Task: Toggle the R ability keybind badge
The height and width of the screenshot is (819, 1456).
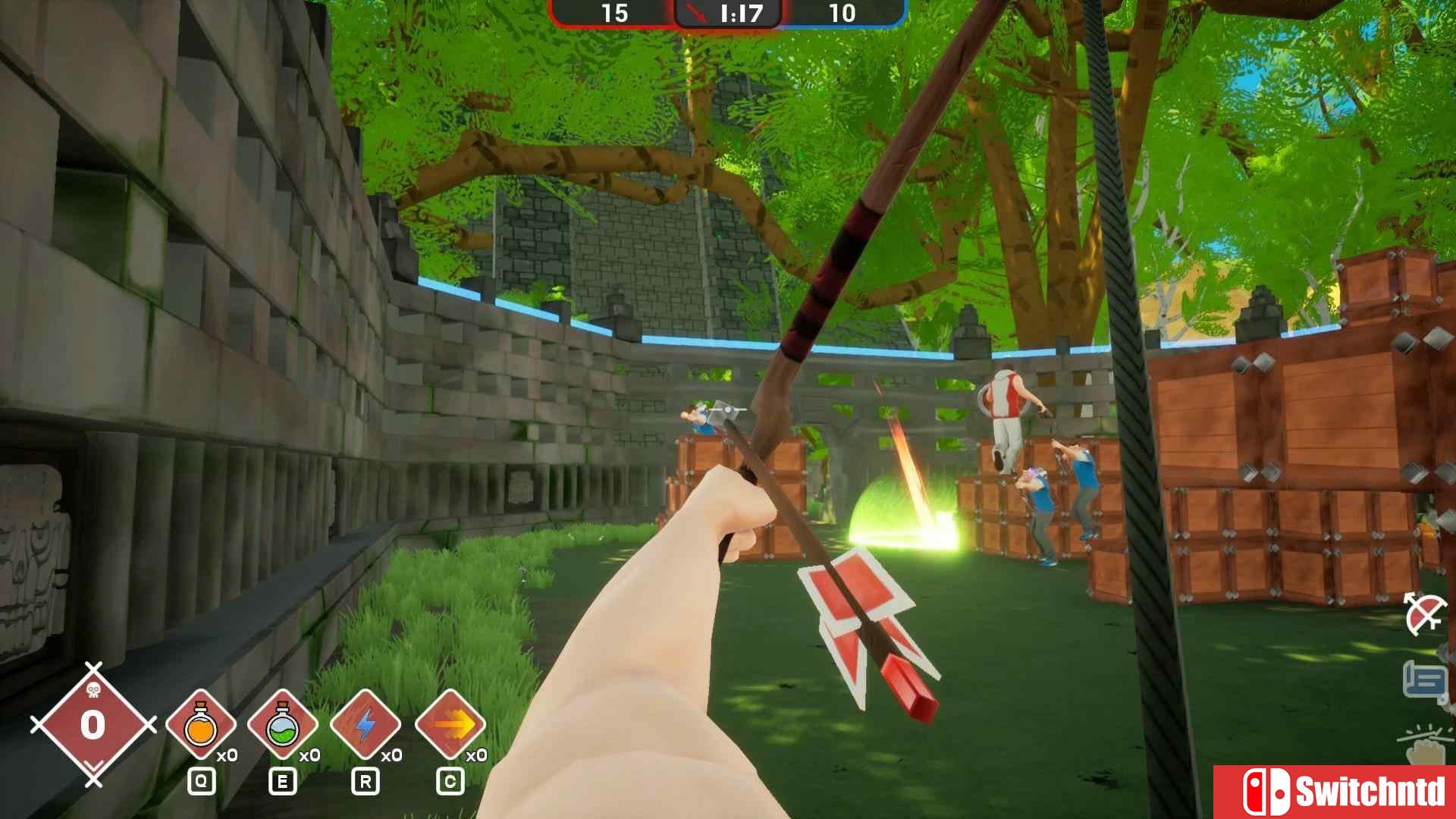Action: (x=365, y=780)
